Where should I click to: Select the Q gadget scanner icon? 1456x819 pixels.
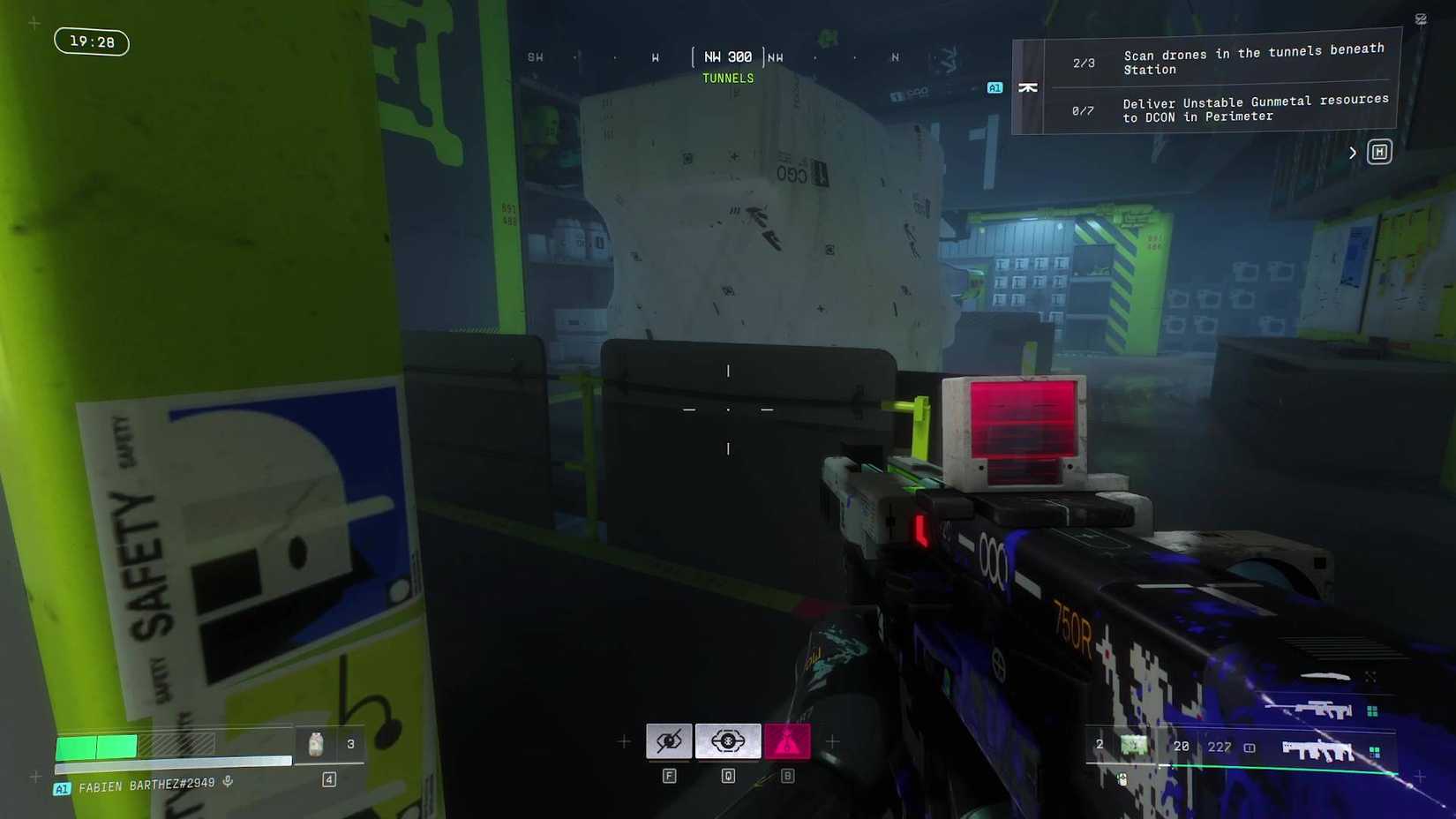726,741
